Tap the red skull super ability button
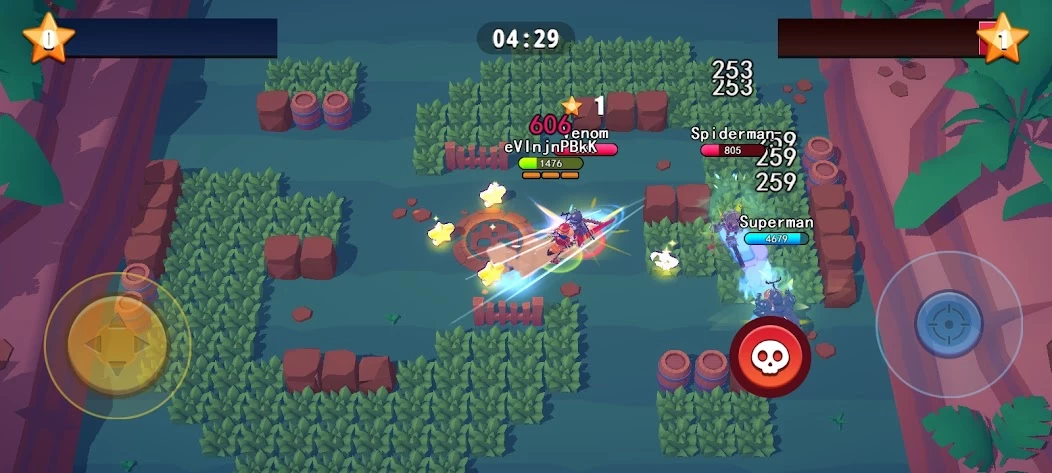 coord(769,357)
